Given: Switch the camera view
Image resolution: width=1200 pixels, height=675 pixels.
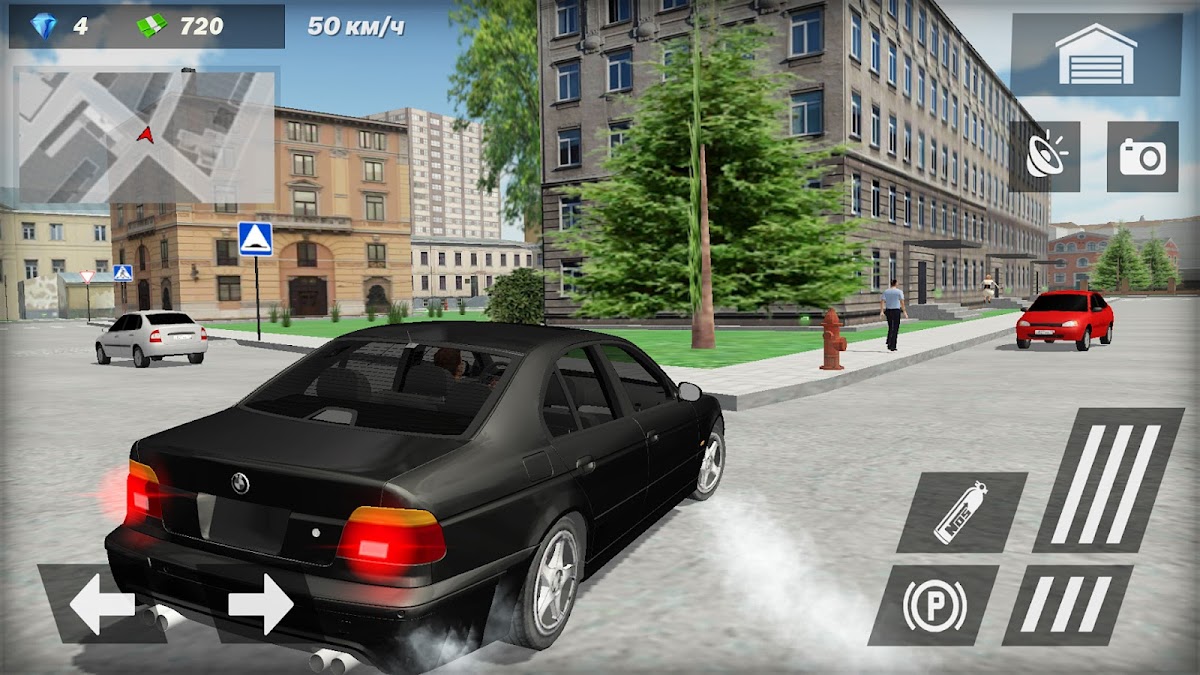Looking at the screenshot, I should pyautogui.click(x=1142, y=157).
